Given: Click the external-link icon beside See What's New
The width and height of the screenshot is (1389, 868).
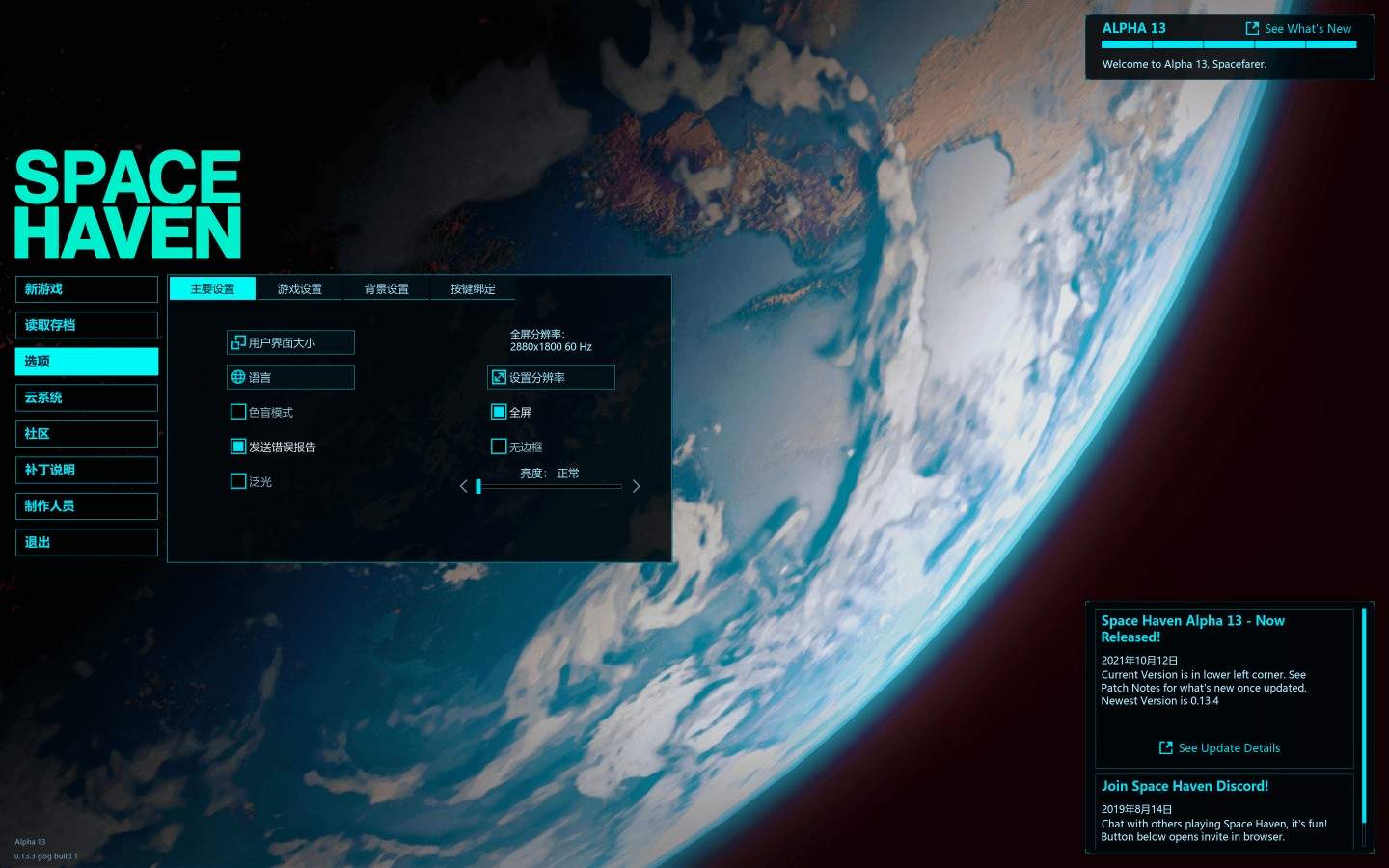Looking at the screenshot, I should click(x=1251, y=28).
